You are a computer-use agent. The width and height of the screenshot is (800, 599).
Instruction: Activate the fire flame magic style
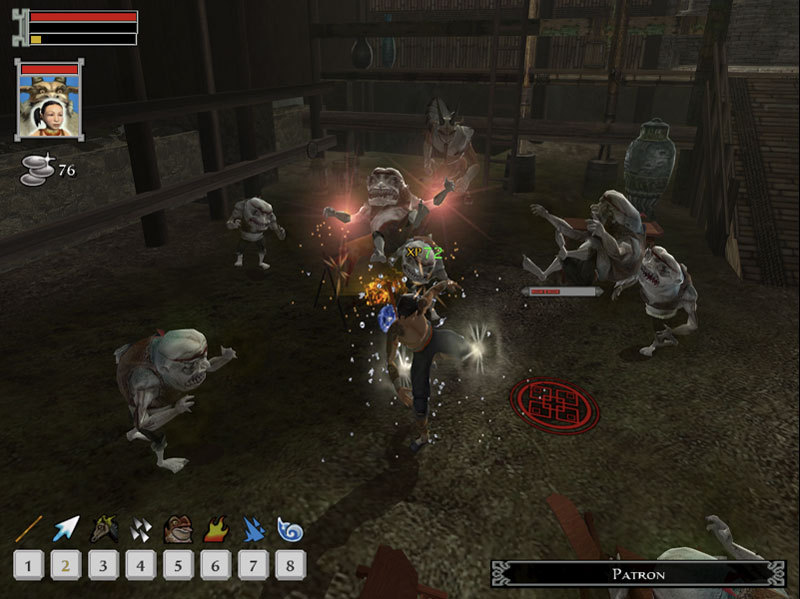click(x=214, y=529)
